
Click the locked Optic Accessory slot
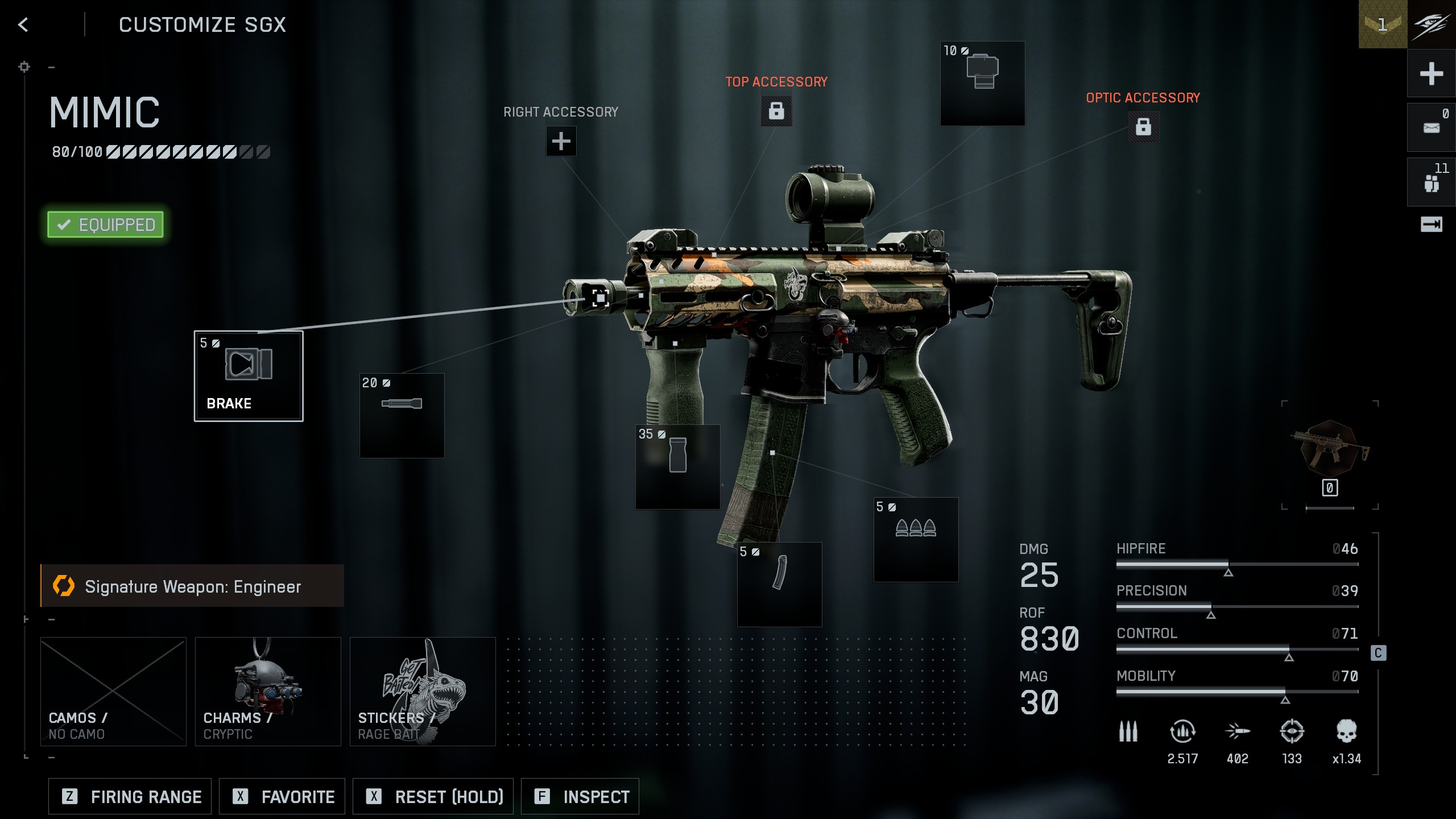pos(1143,126)
